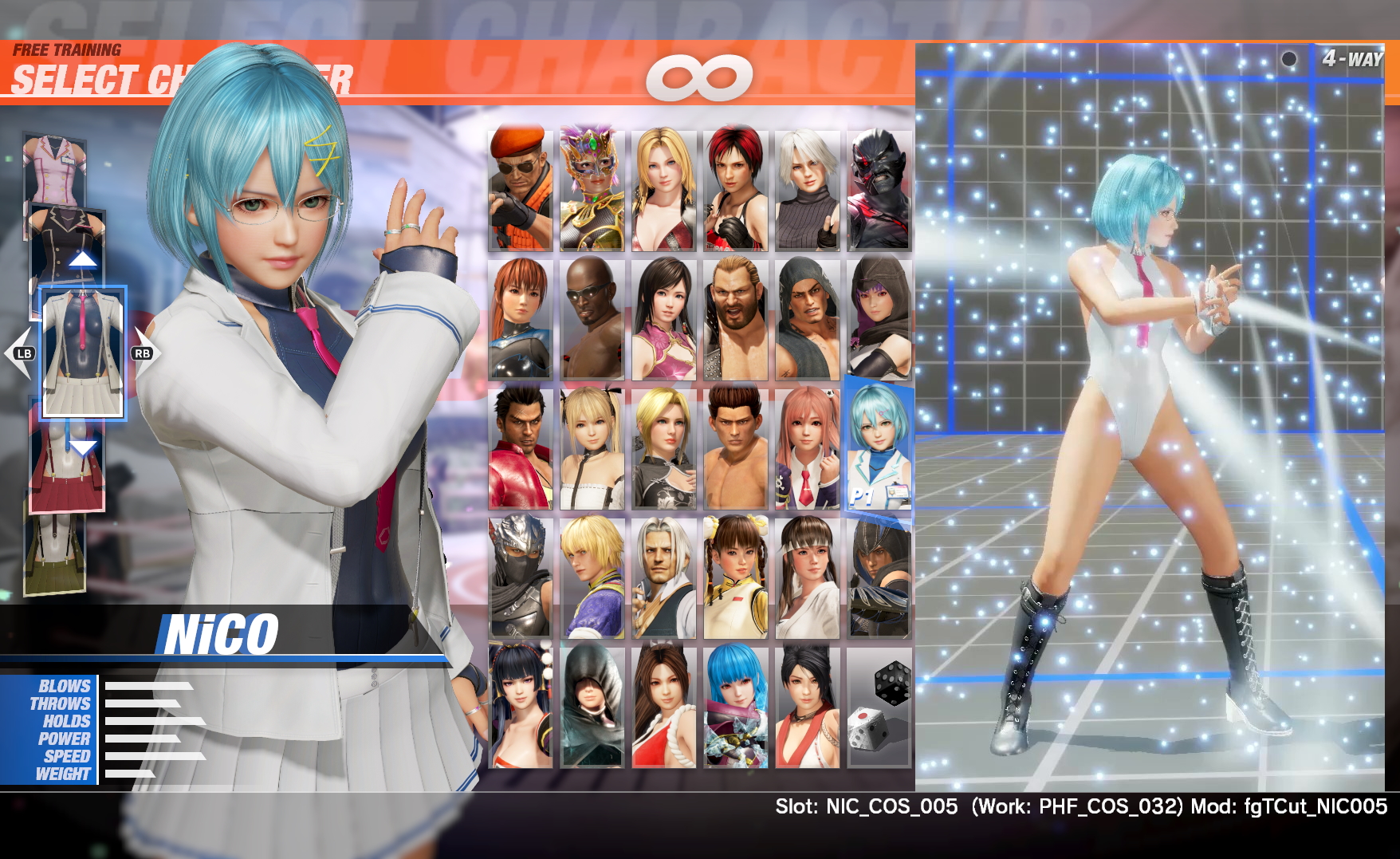1400x859 pixels.
Task: Select red-haired Mila
Action: pos(735,191)
